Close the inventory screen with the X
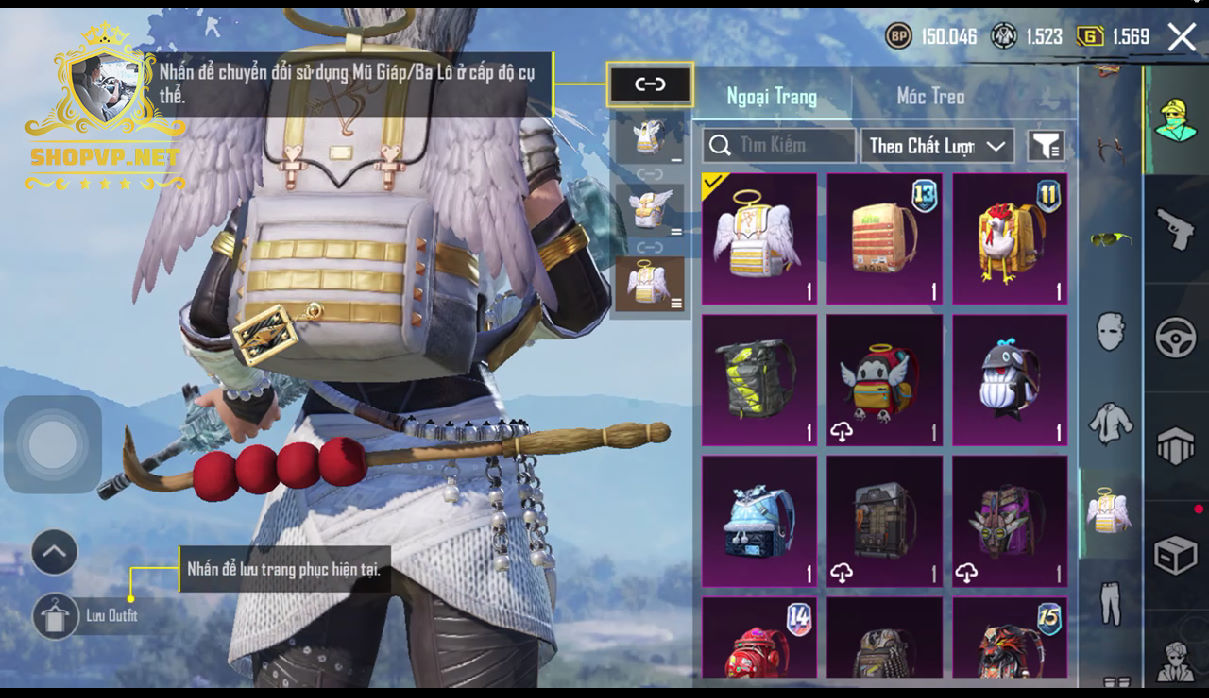This screenshot has height=698, width=1209. [x=1181, y=38]
